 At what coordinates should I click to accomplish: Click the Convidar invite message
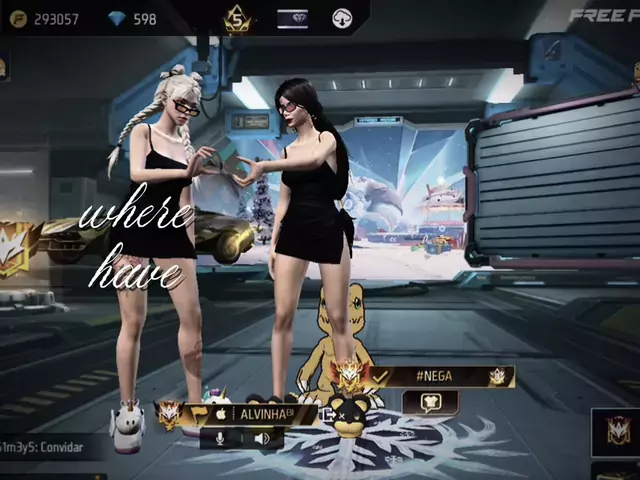tap(45, 448)
